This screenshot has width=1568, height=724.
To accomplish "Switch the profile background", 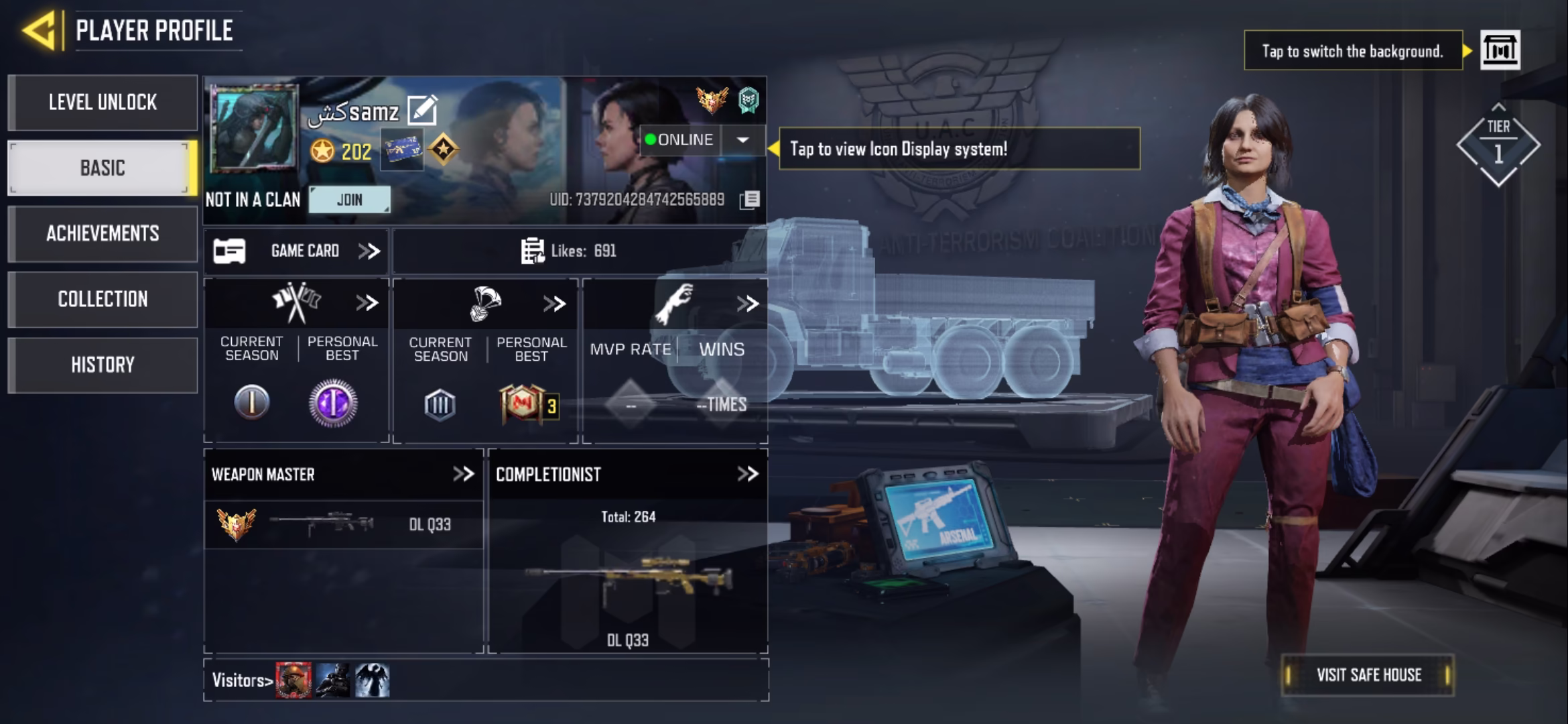I will [x=1500, y=50].
